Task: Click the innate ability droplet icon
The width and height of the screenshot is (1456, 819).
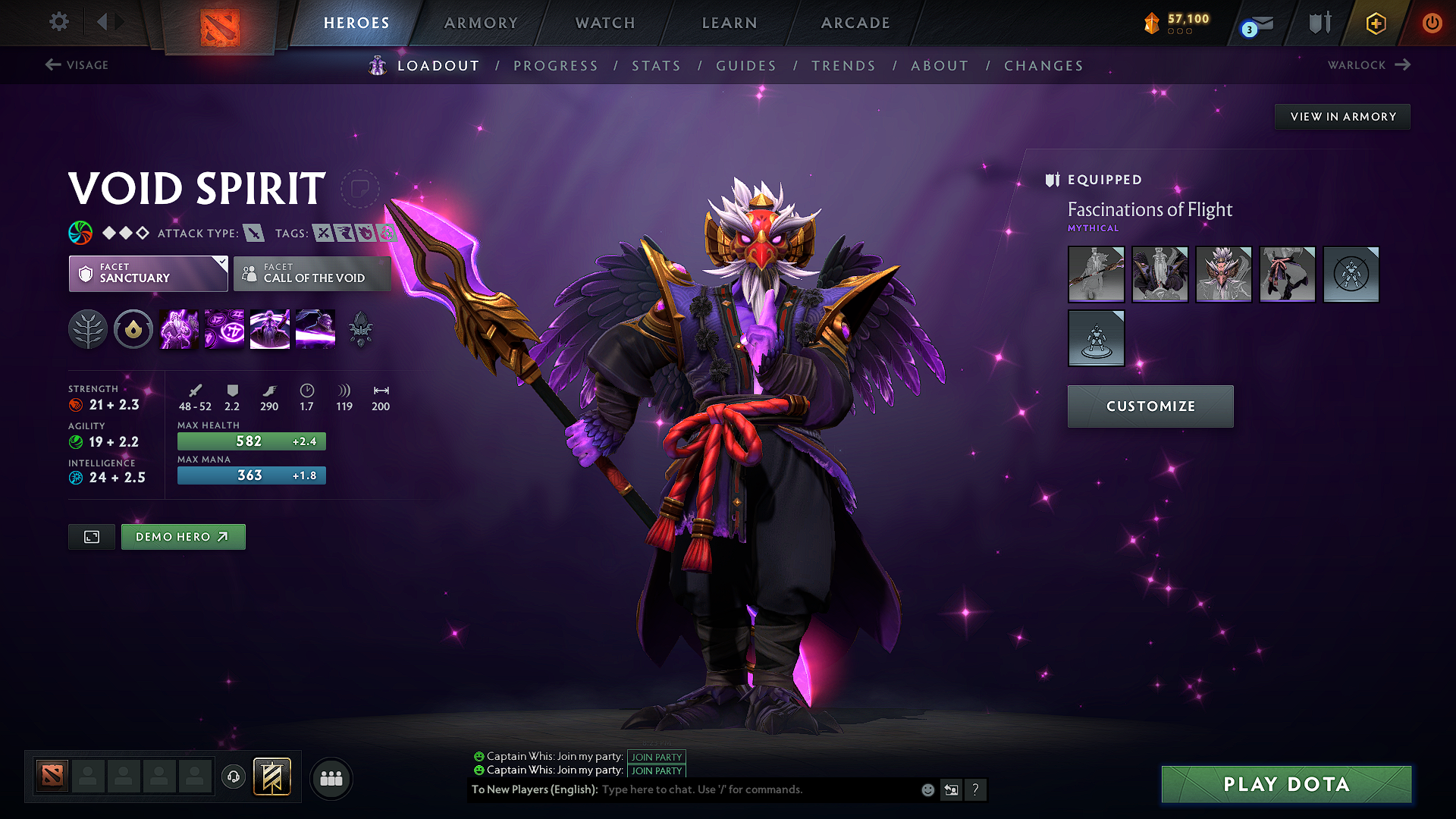Action: pos(133,329)
